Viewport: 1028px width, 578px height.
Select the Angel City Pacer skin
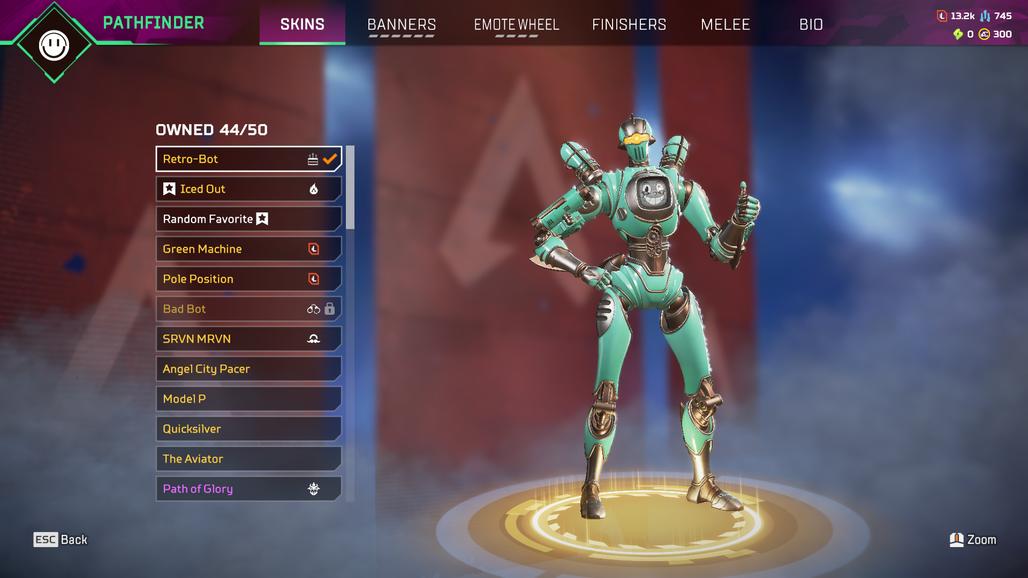(248, 369)
